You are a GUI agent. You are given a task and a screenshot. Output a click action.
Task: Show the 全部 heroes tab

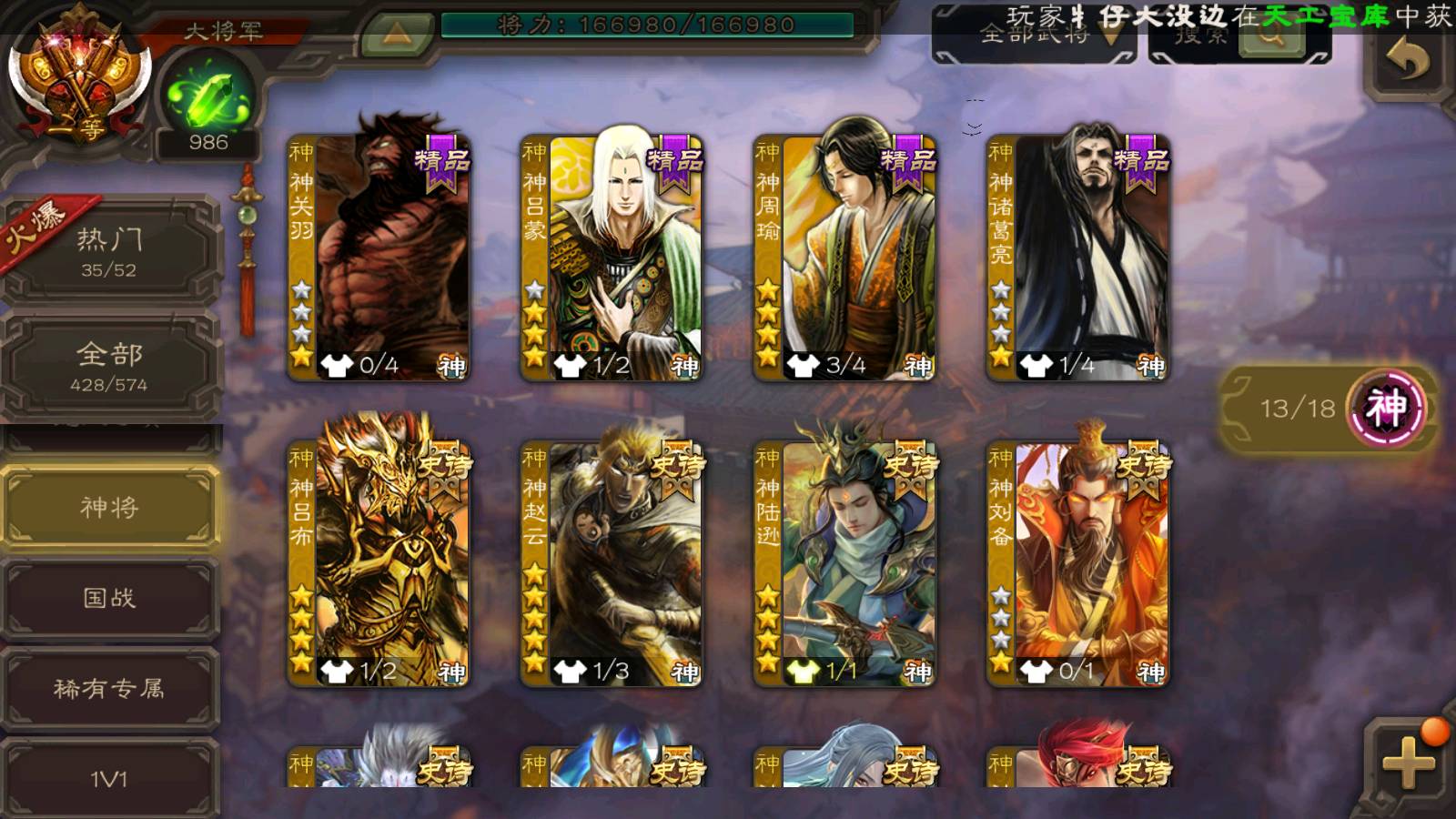coord(109,366)
